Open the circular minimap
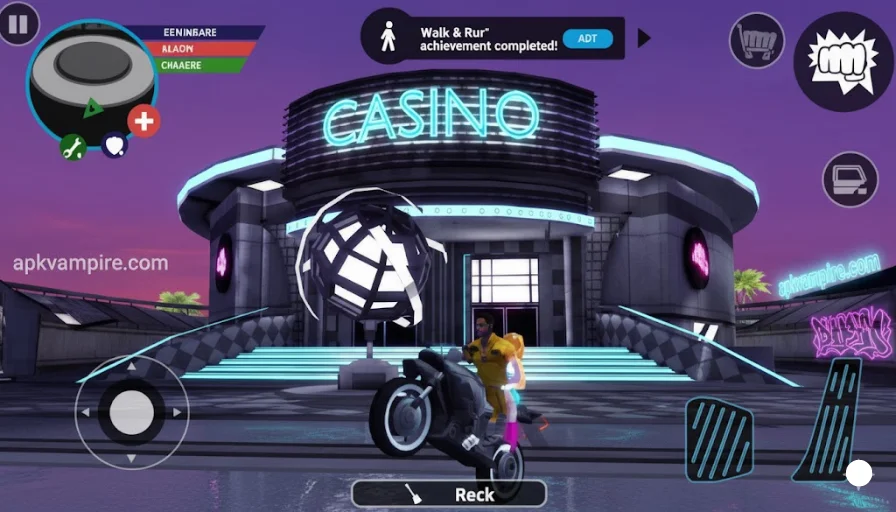This screenshot has height=512, width=896. (x=91, y=78)
